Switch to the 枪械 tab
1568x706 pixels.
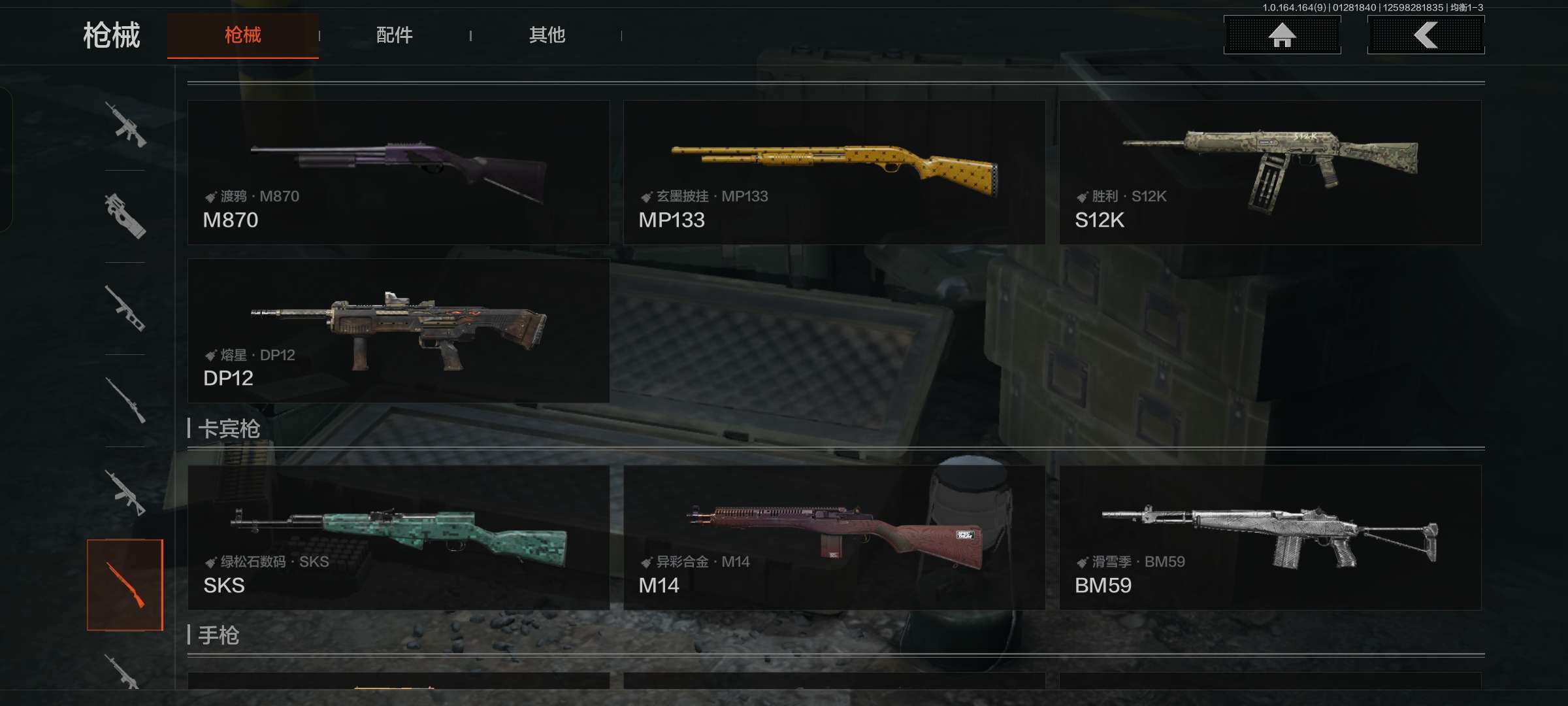pos(242,35)
